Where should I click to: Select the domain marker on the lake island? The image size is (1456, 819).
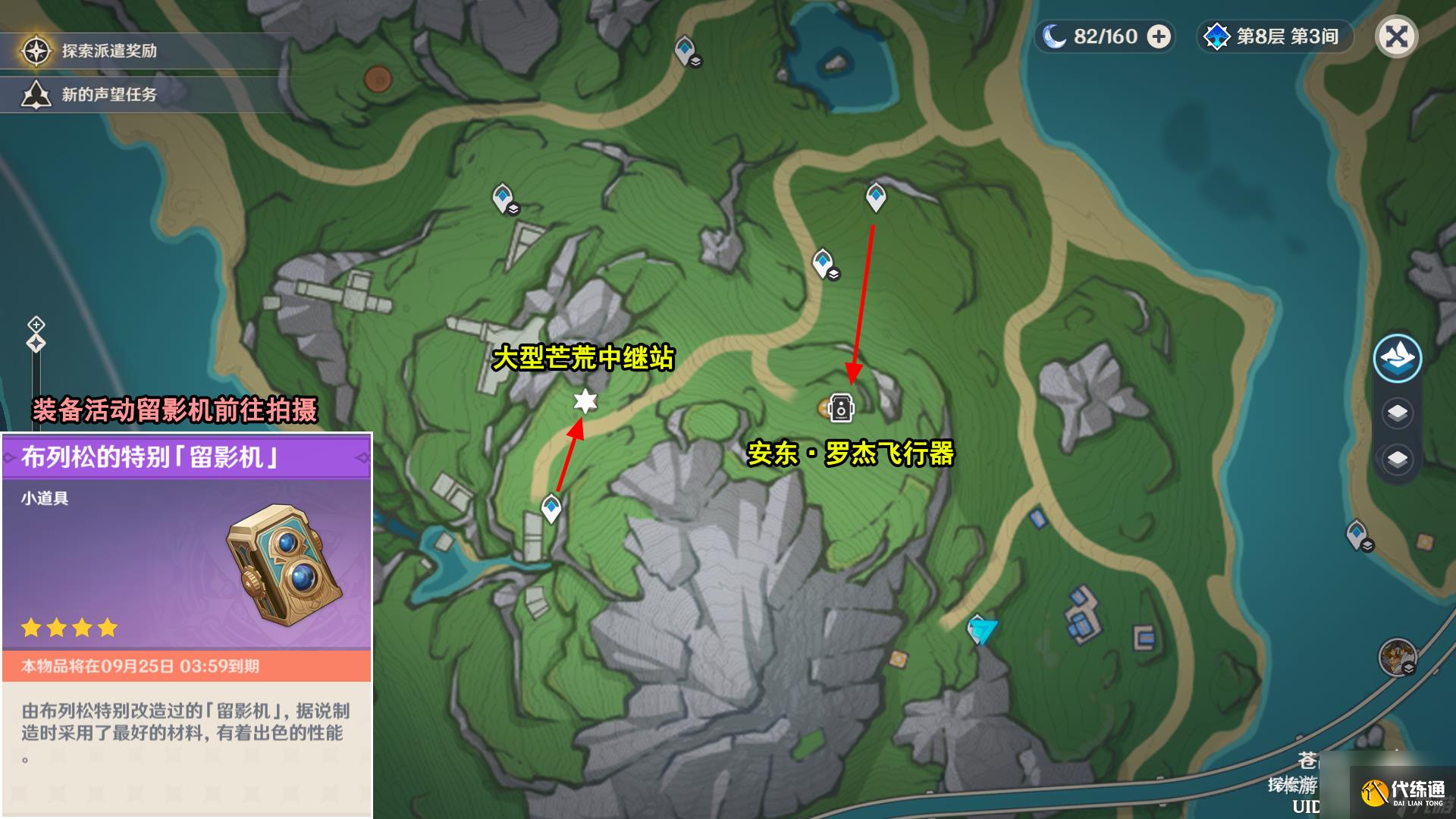(836, 64)
